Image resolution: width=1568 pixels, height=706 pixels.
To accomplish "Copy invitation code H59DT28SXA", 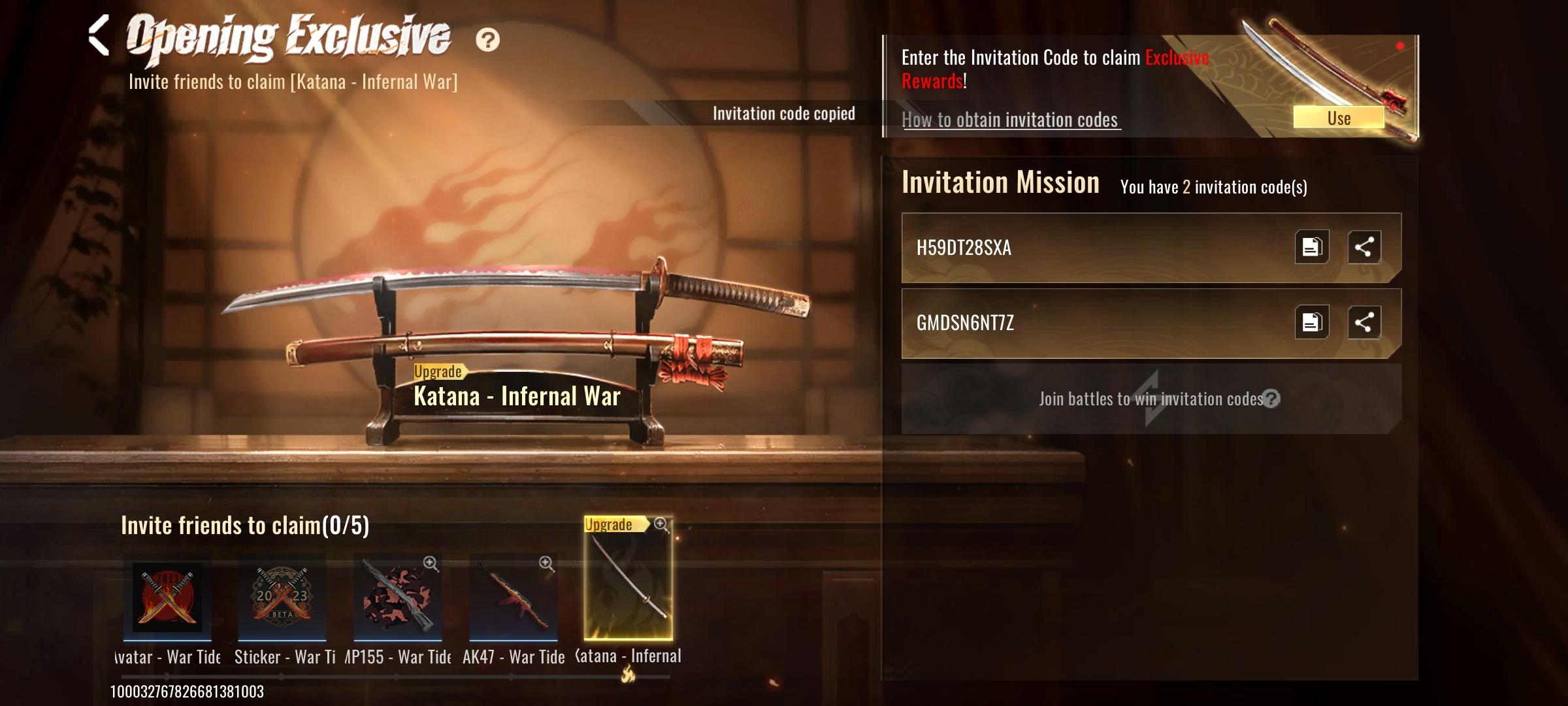I will click(1311, 247).
